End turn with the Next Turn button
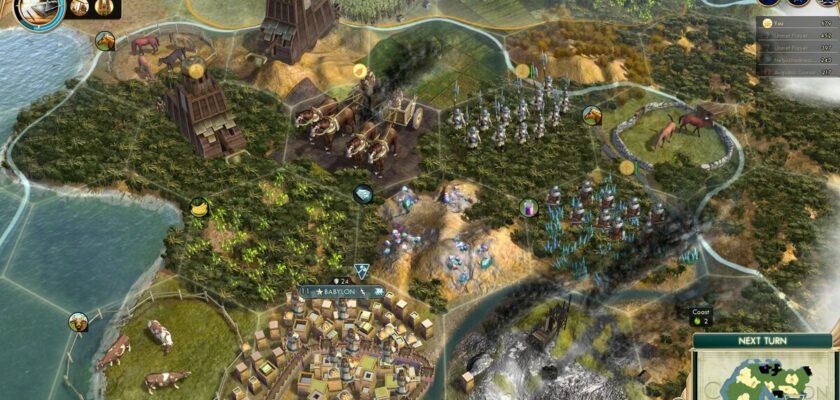 click(764, 341)
